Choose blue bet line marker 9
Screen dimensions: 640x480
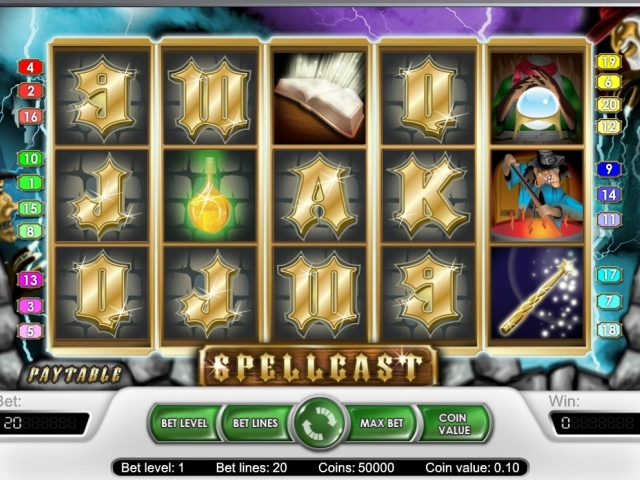click(609, 170)
